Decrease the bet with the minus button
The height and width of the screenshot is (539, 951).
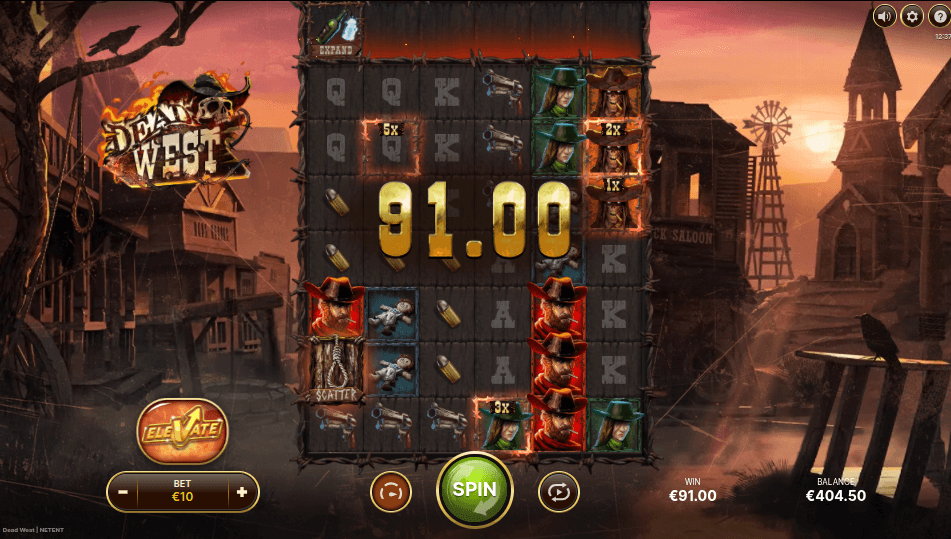pos(123,492)
